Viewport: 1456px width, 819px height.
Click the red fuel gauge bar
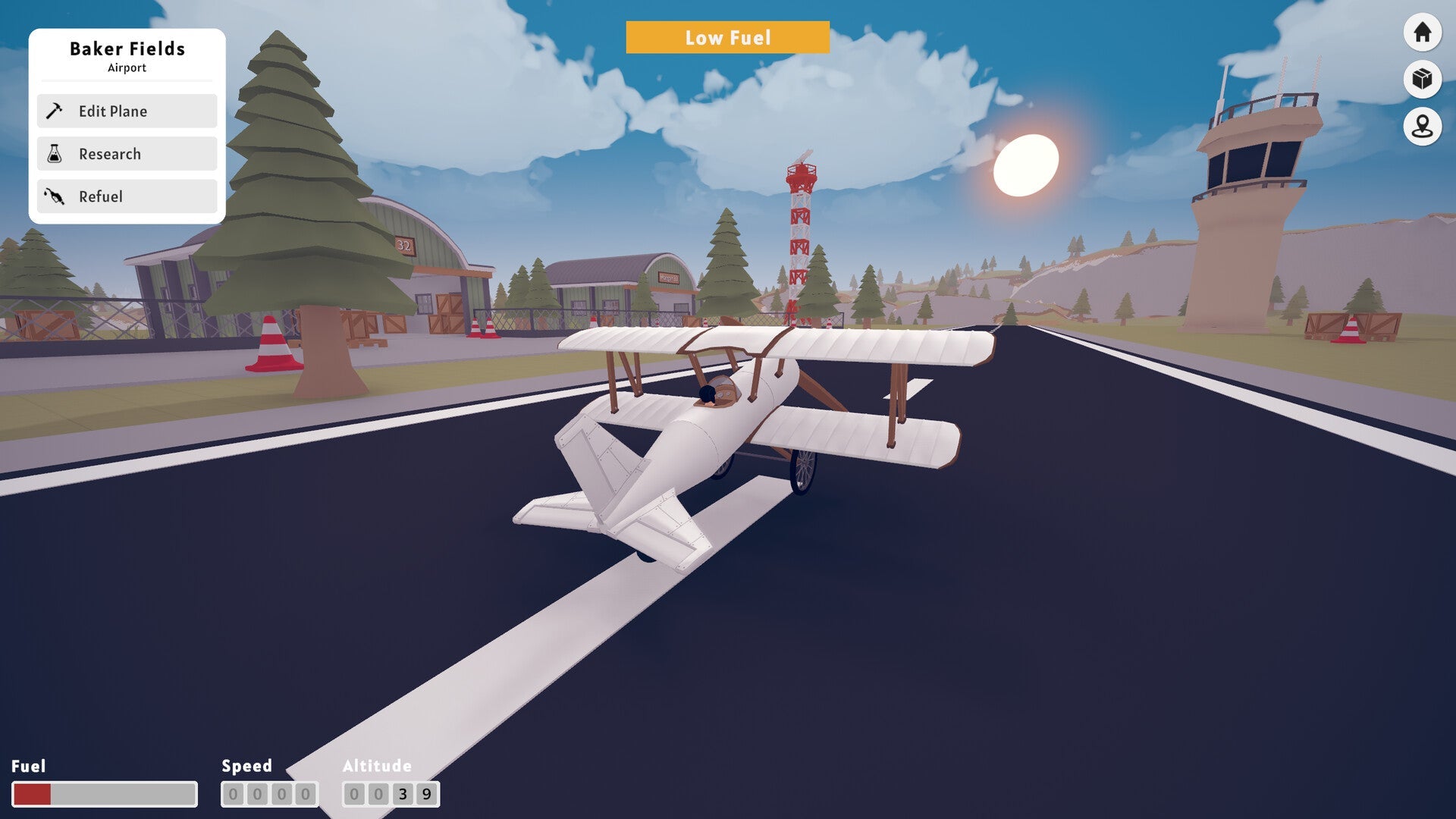pyautogui.click(x=34, y=795)
